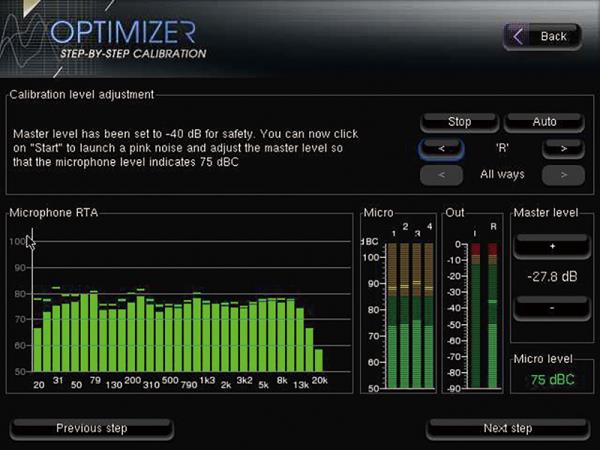Proceed to the Next step
600x450 pixels.
click(507, 428)
